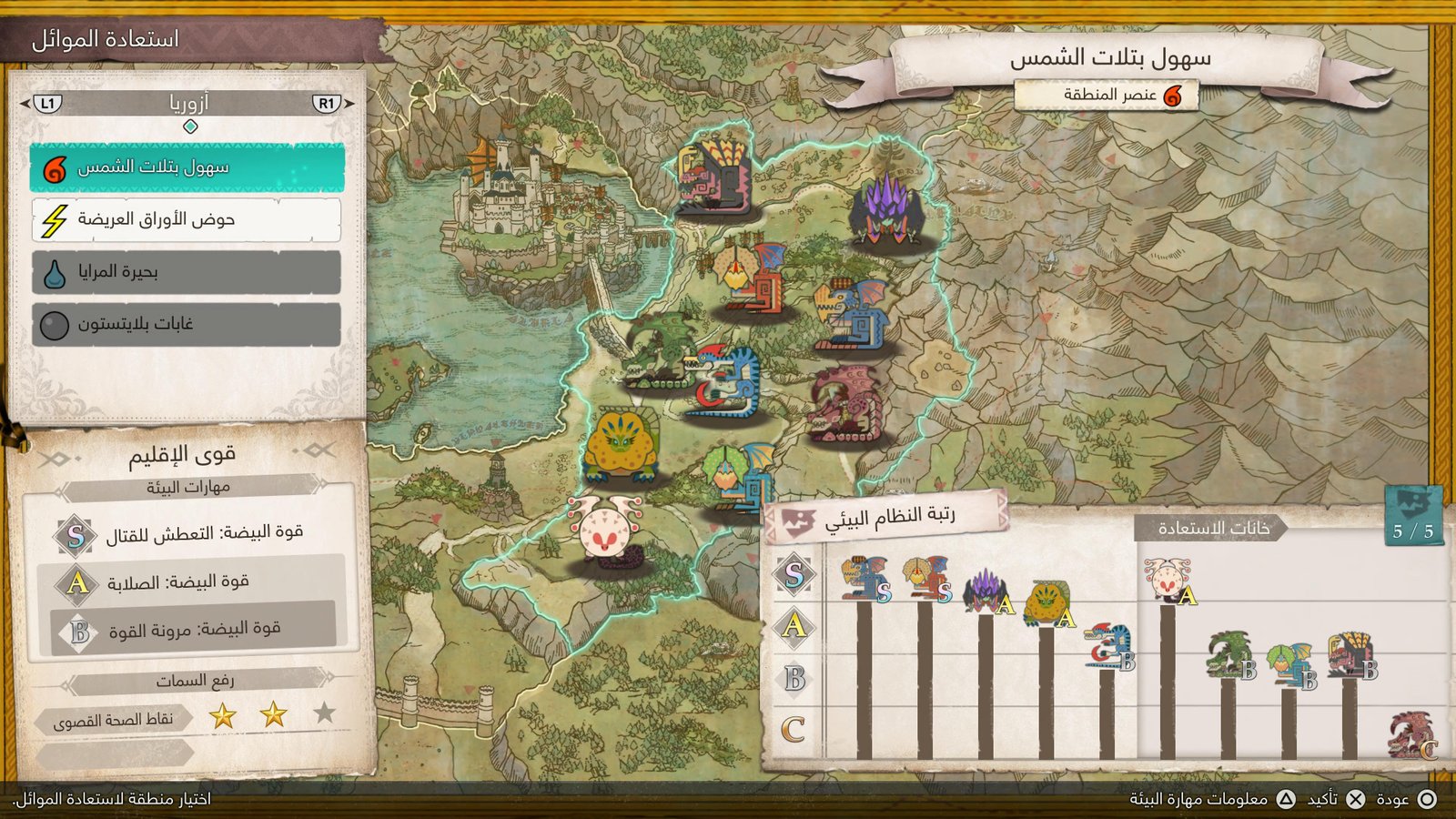The height and width of the screenshot is (819, 1456).
Task: Choose the yellow round monster marker on the map
Action: [x=622, y=445]
